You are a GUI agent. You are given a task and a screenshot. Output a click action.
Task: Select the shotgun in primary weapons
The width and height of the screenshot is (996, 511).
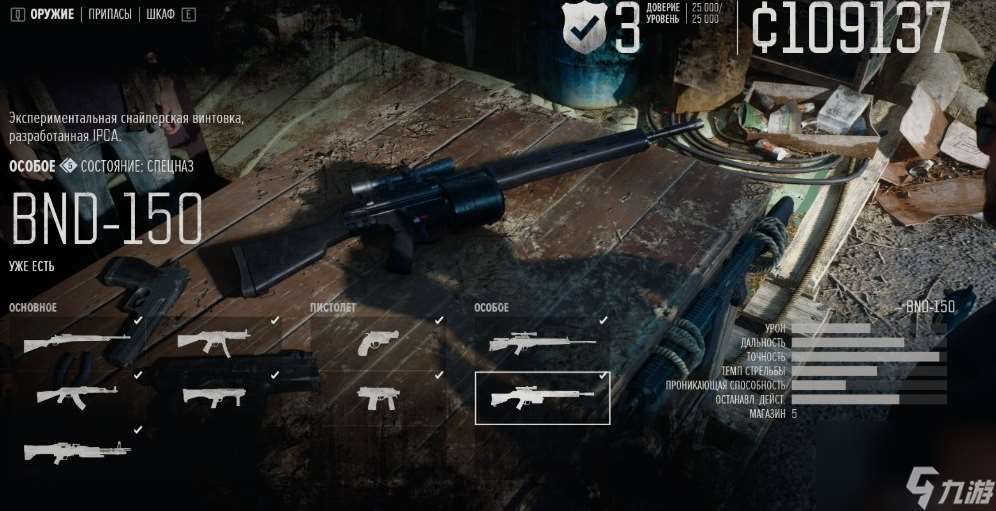tap(76, 341)
